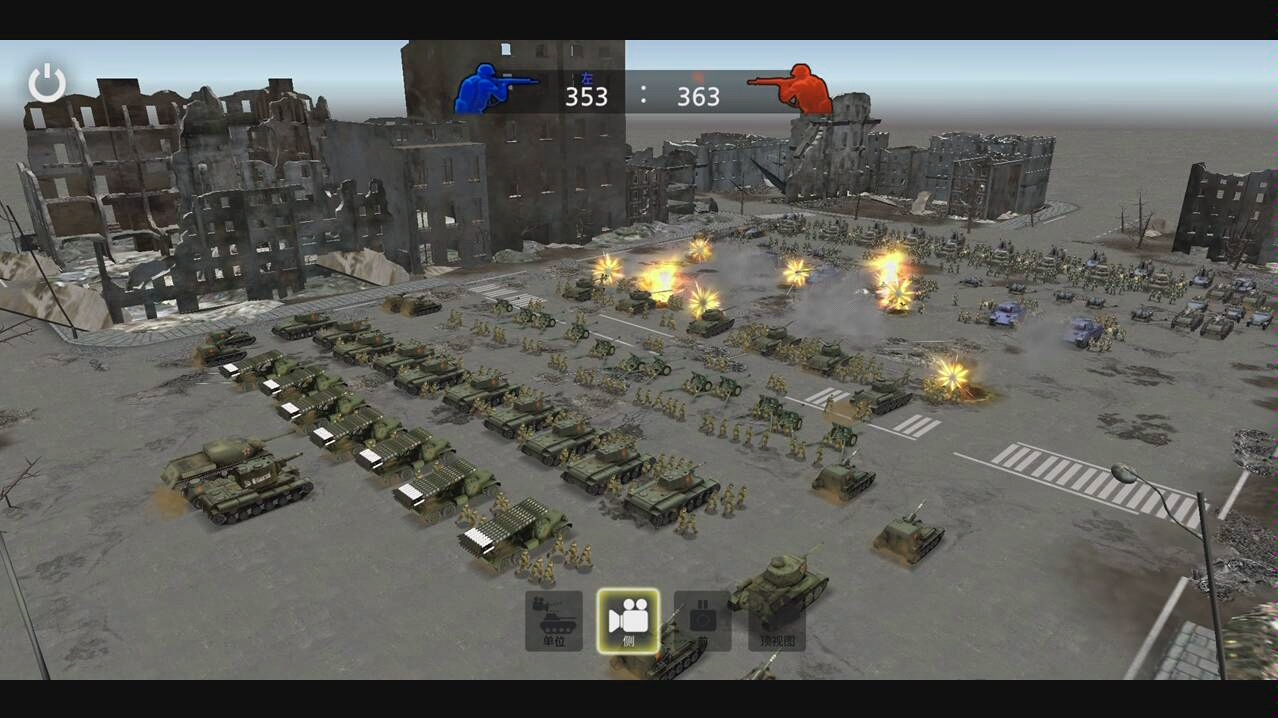
Task: Click the power button icon
Action: click(x=46, y=83)
